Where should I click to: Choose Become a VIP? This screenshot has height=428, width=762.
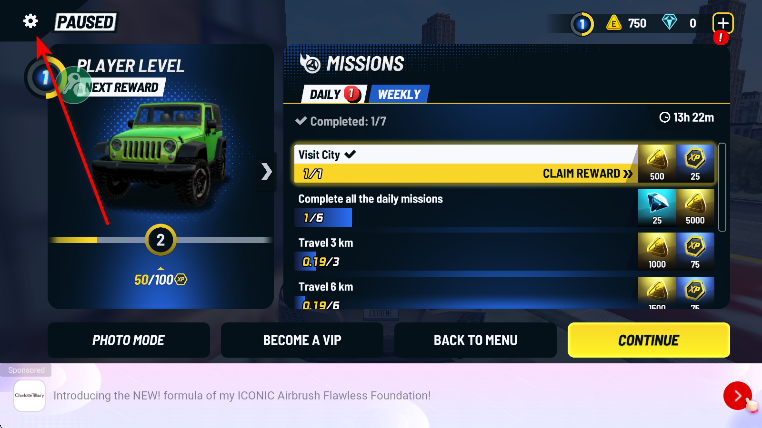pos(302,340)
